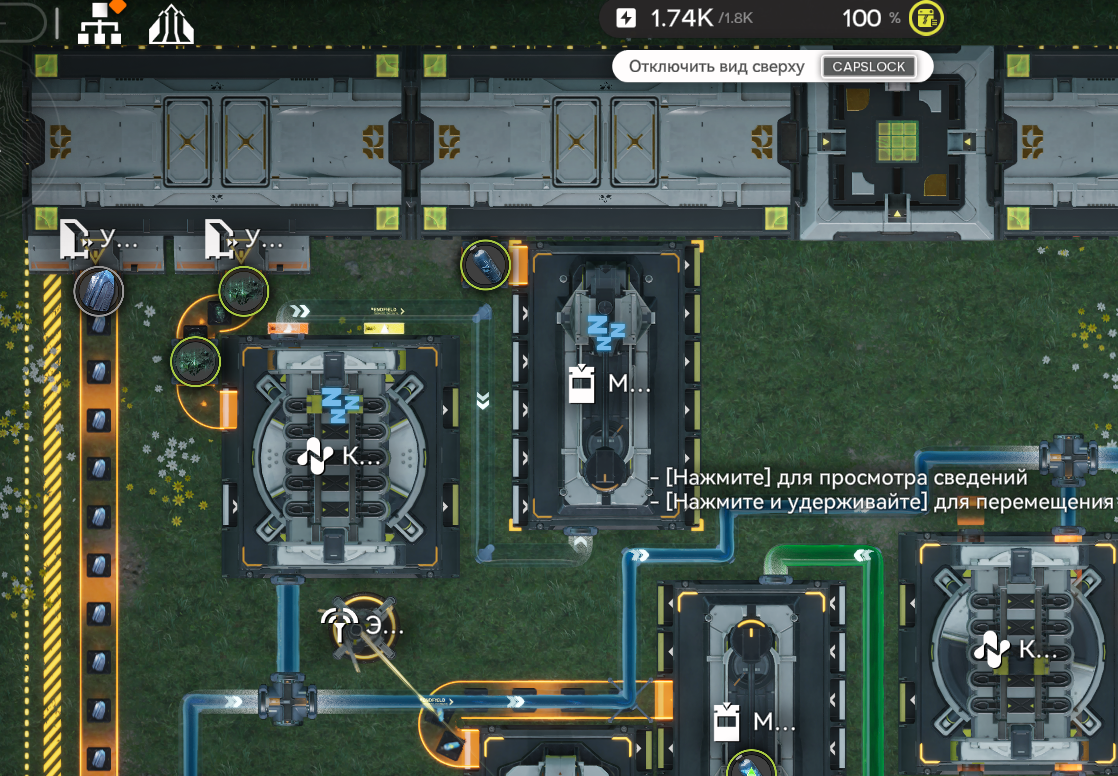
Task: Open the hierarchy tree icon with orange marker
Action: 100,24
